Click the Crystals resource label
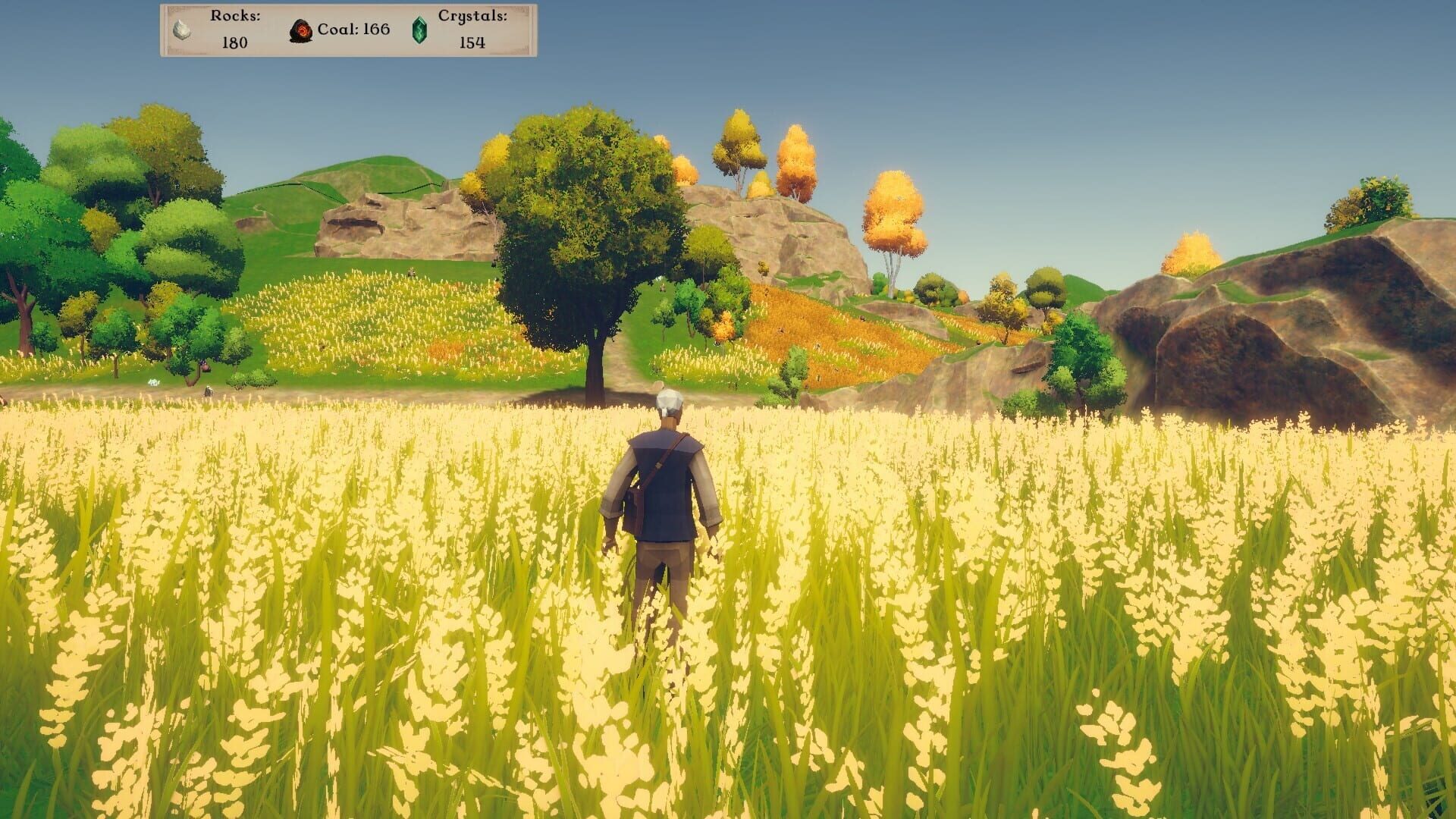 [472, 17]
